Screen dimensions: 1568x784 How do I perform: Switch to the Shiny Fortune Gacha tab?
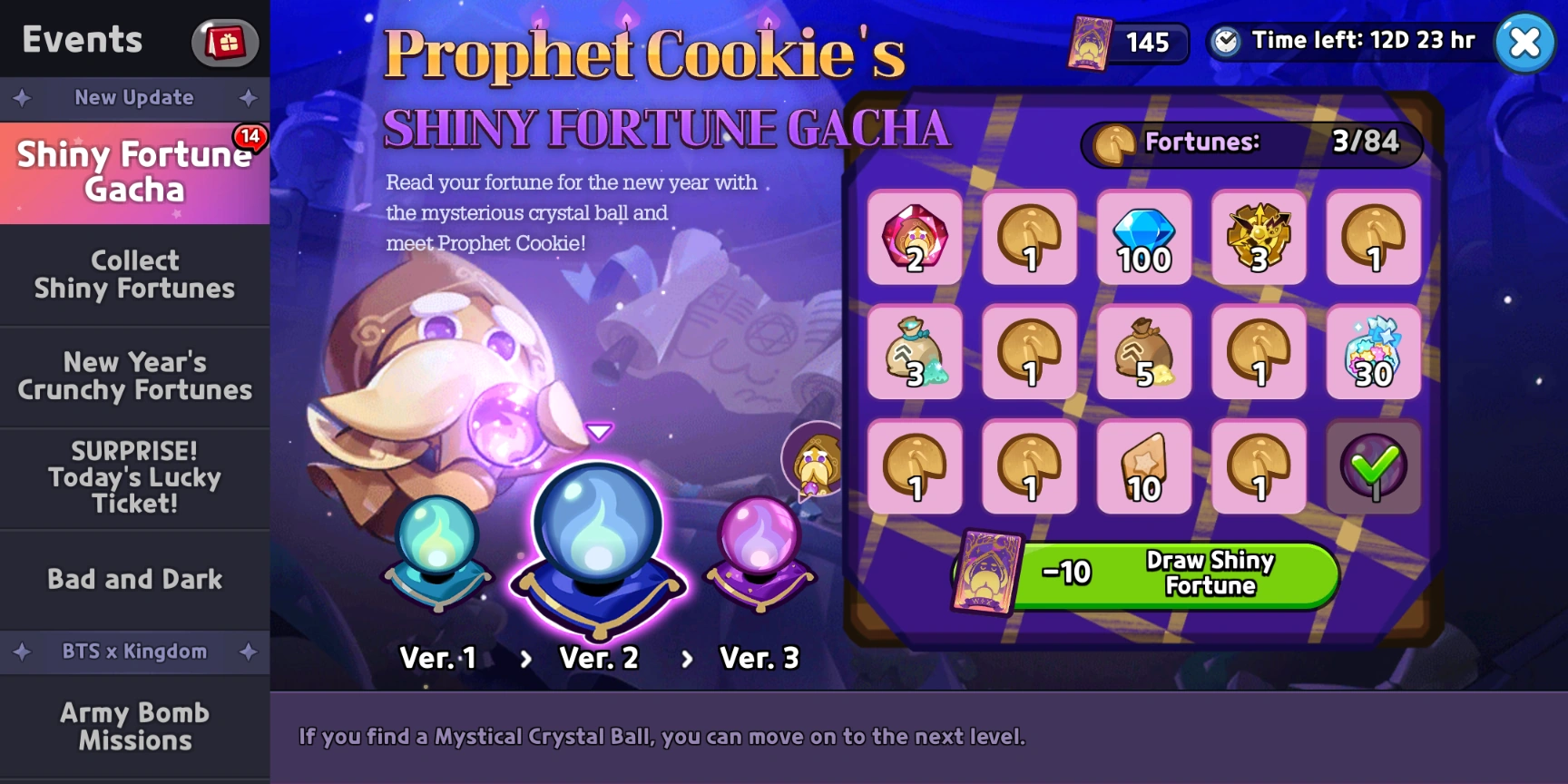[134, 171]
